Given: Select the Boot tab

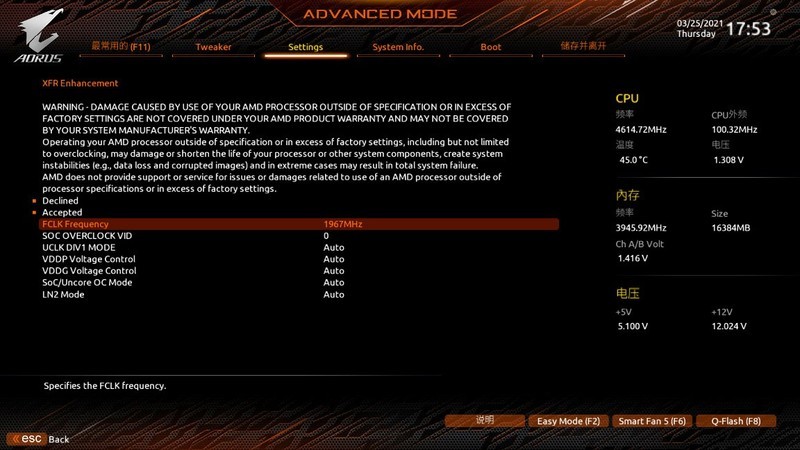Looking at the screenshot, I should click(490, 47).
